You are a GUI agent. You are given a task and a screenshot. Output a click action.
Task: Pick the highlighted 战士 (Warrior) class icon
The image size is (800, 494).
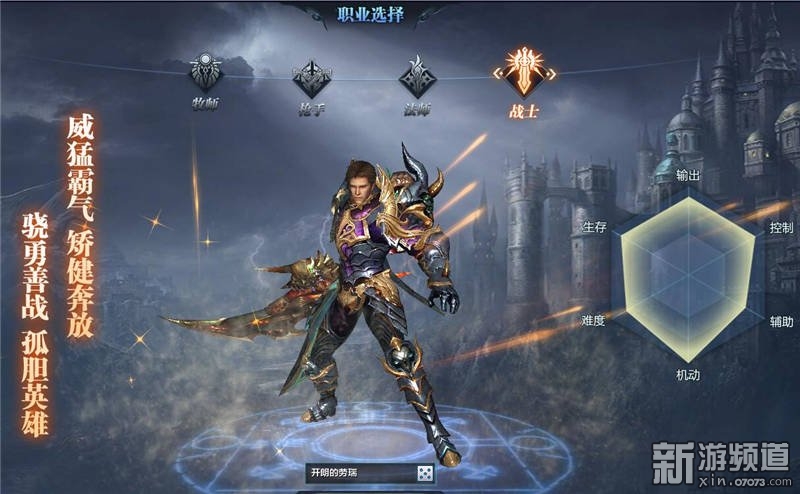522,72
